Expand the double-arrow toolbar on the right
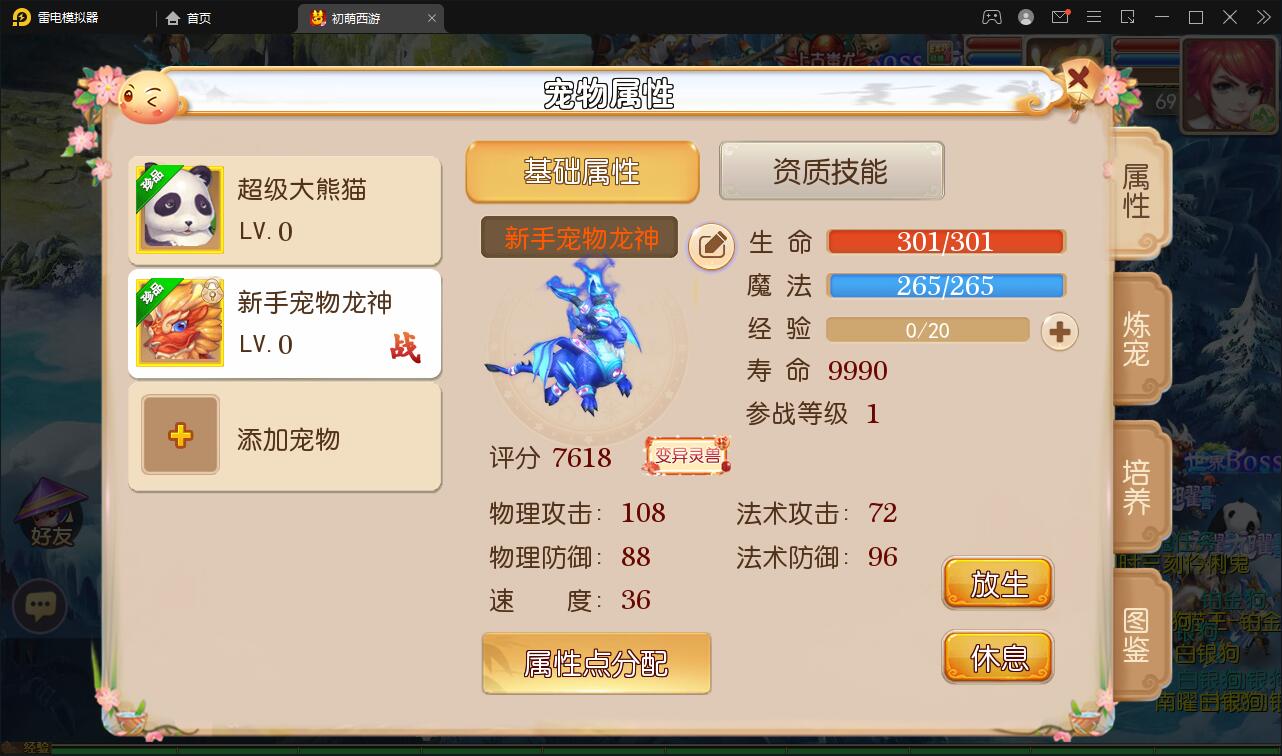1282x756 pixels. [1262, 17]
